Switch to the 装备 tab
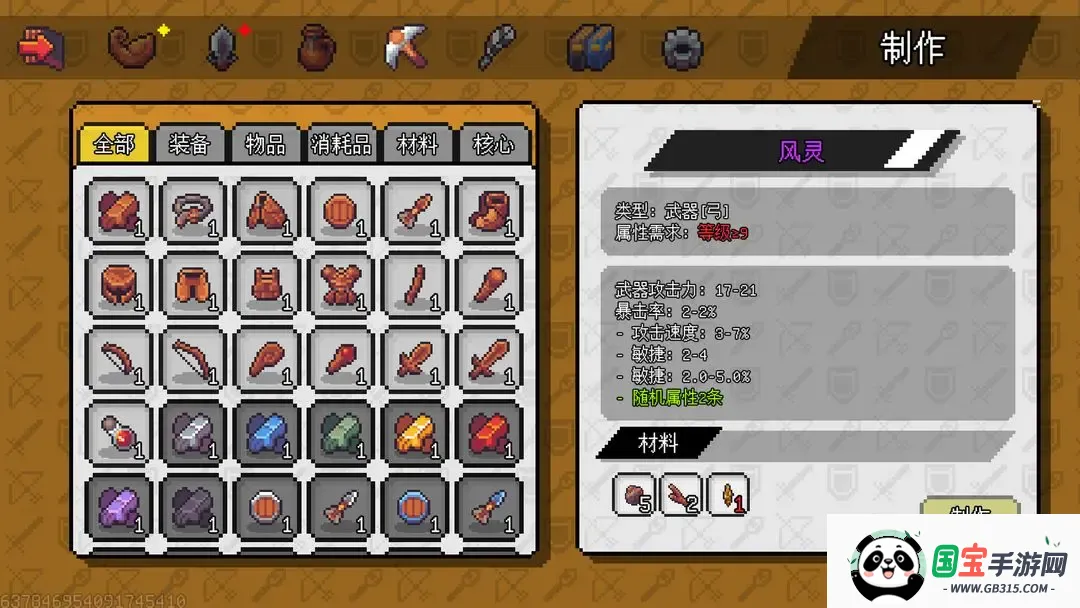The width and height of the screenshot is (1080, 608). coord(189,144)
